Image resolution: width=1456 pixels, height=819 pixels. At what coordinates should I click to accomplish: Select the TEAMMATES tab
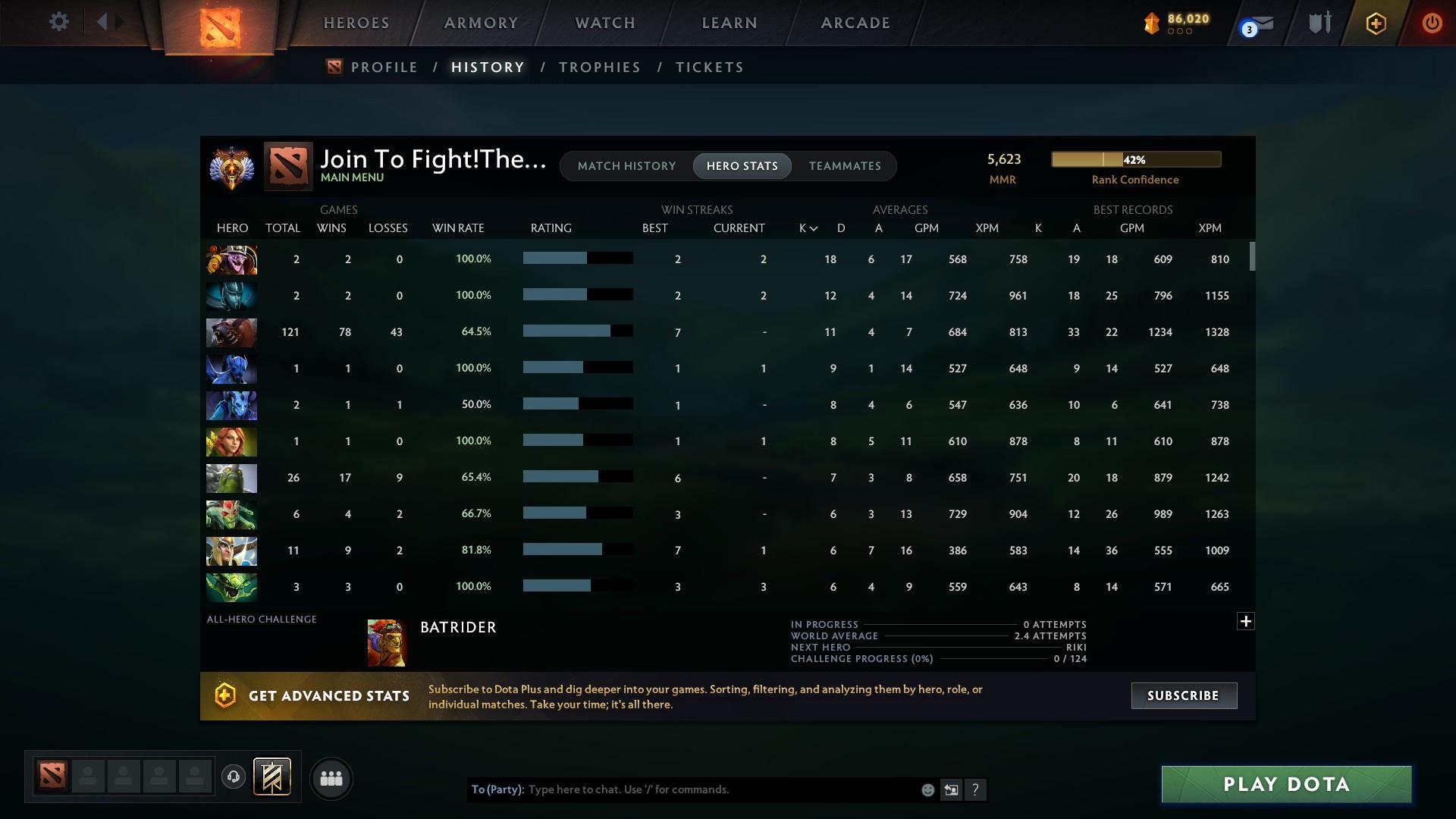click(845, 166)
